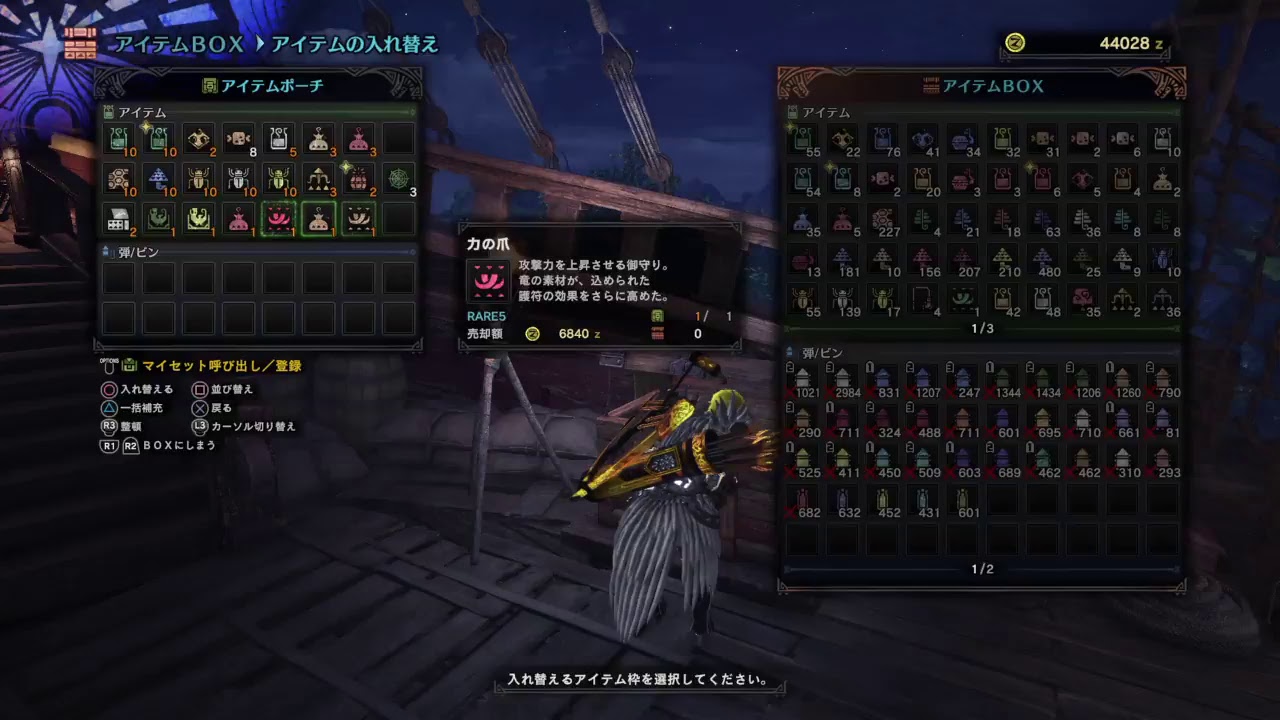Select the Potion stack in the item pouch
The image size is (1280, 720).
[118, 138]
